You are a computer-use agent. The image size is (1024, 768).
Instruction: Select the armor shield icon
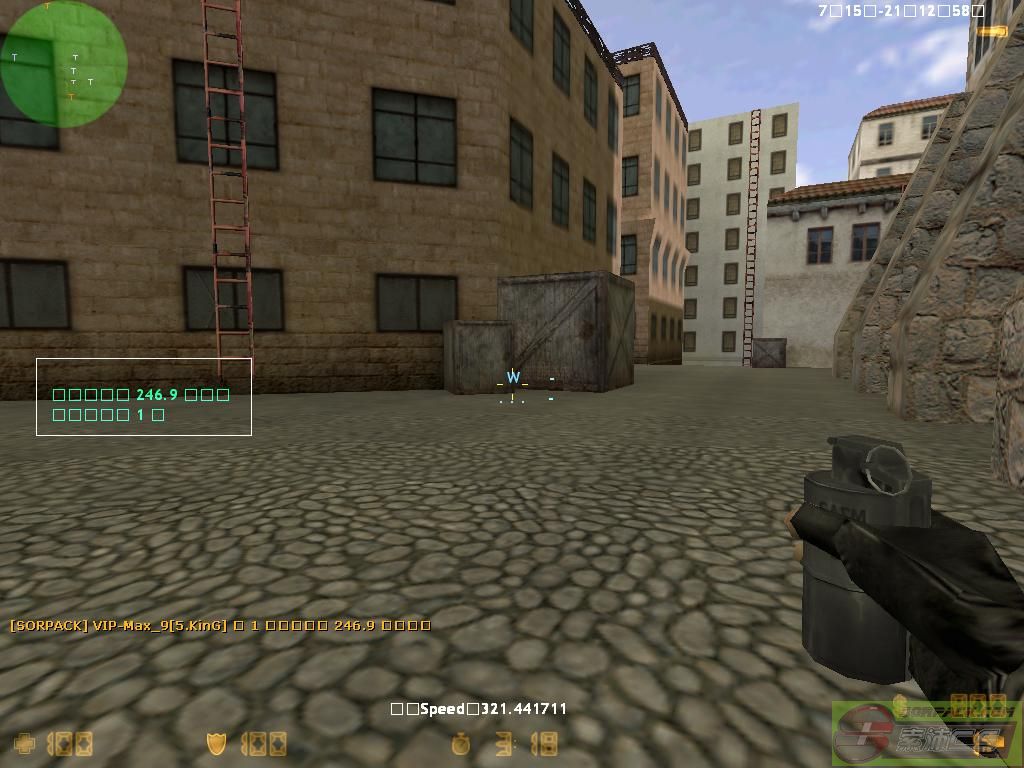click(216, 744)
